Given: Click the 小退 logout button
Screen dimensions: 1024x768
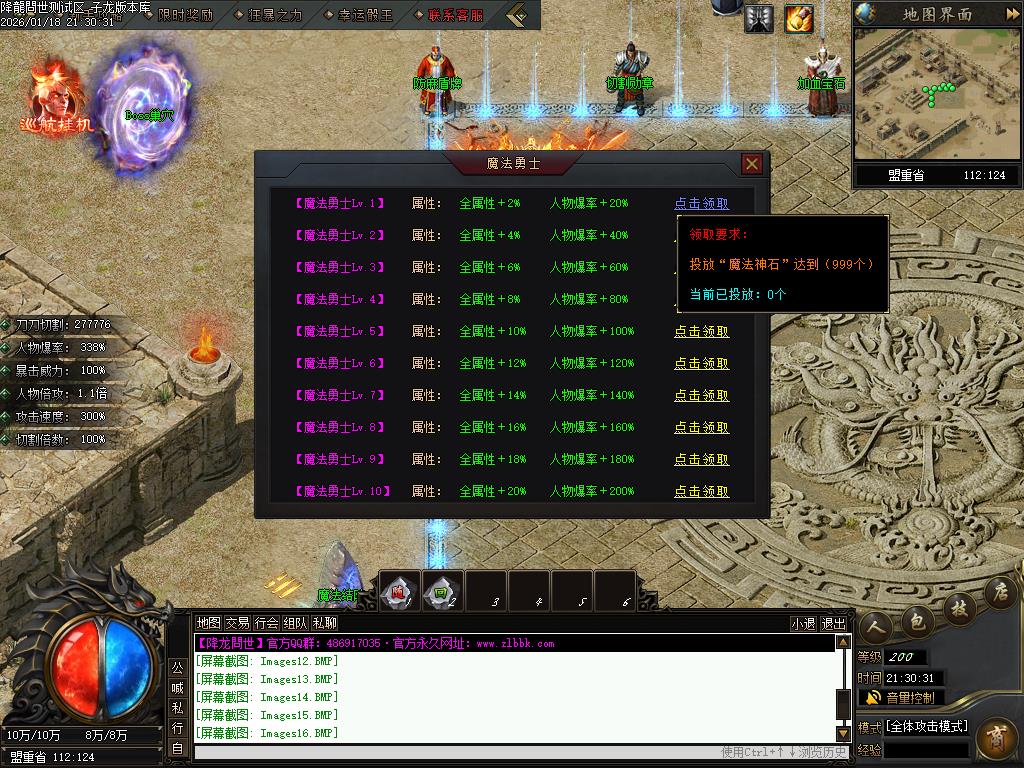Looking at the screenshot, I should coord(803,623).
